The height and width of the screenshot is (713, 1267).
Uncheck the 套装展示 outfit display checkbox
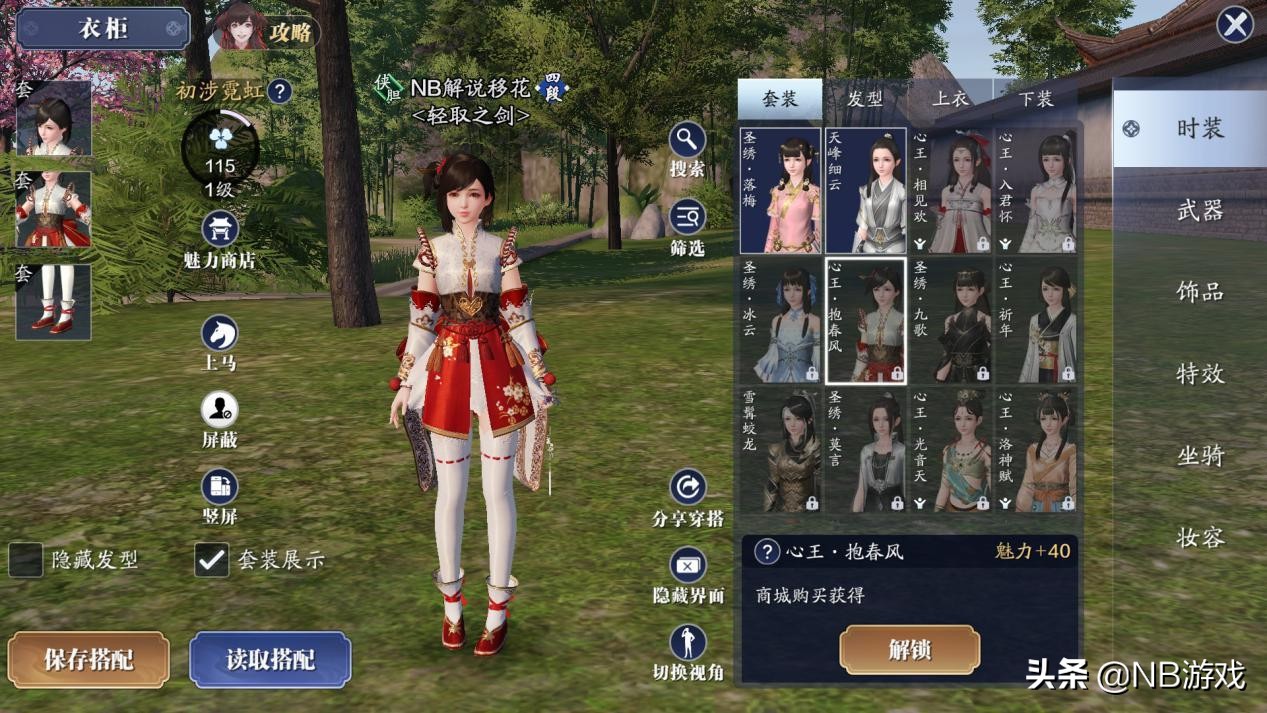pos(212,560)
